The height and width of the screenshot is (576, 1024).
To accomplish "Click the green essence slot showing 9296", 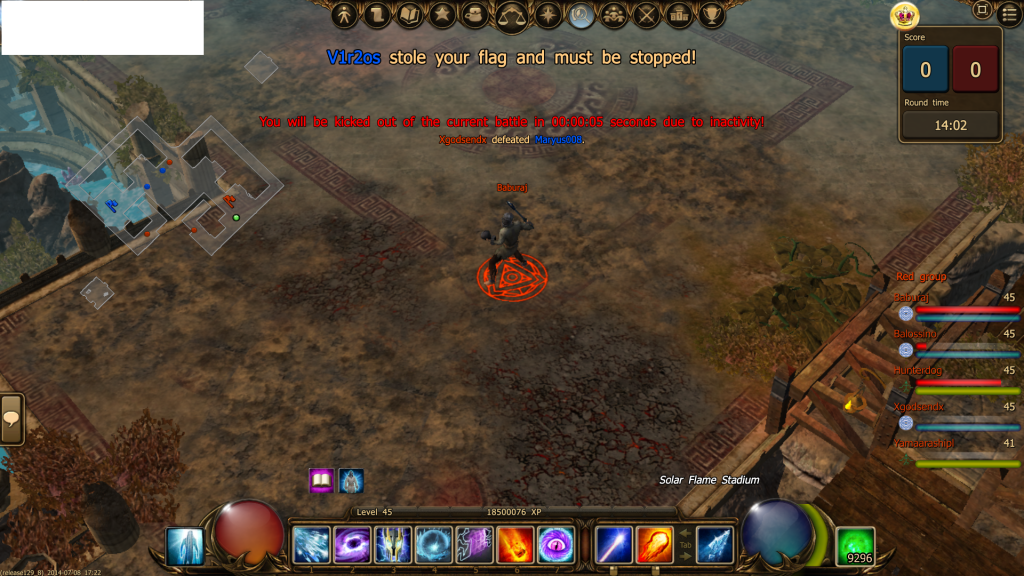I will pyautogui.click(x=855, y=546).
